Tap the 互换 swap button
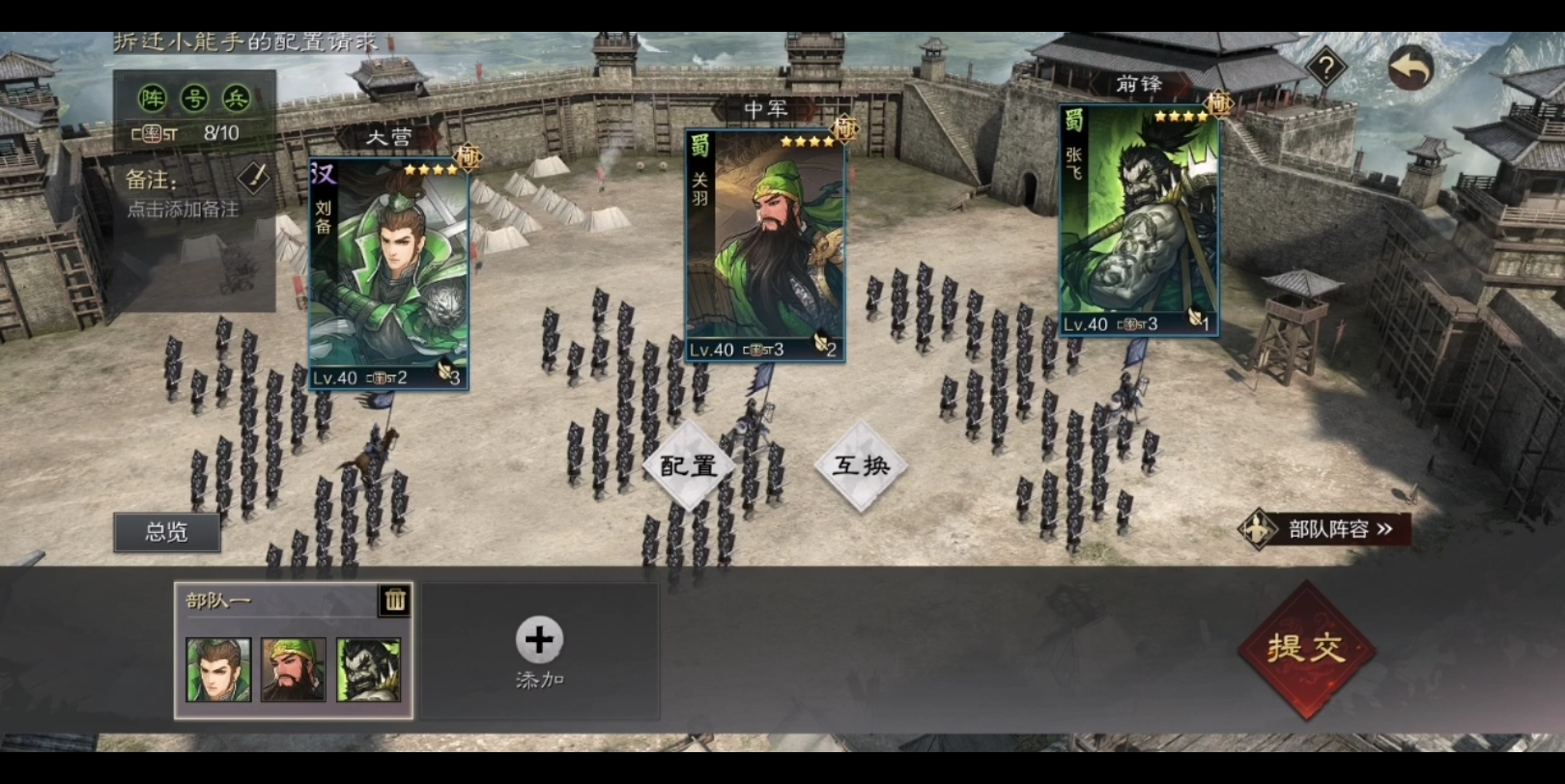1565x784 pixels. (860, 466)
